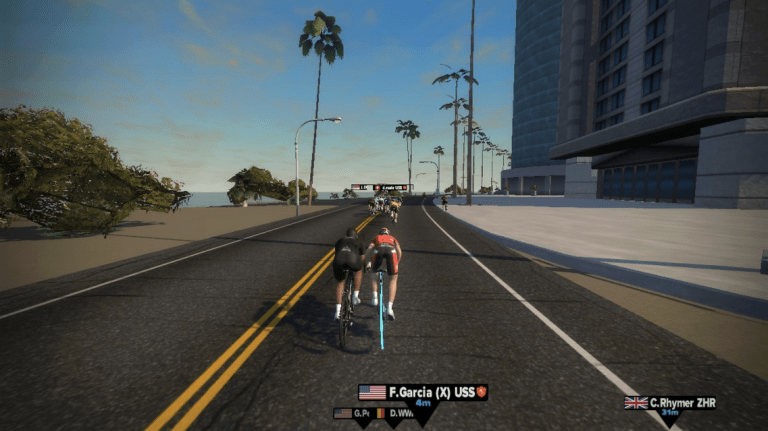Select the F.Garcia (X) USS rider tag

click(422, 392)
